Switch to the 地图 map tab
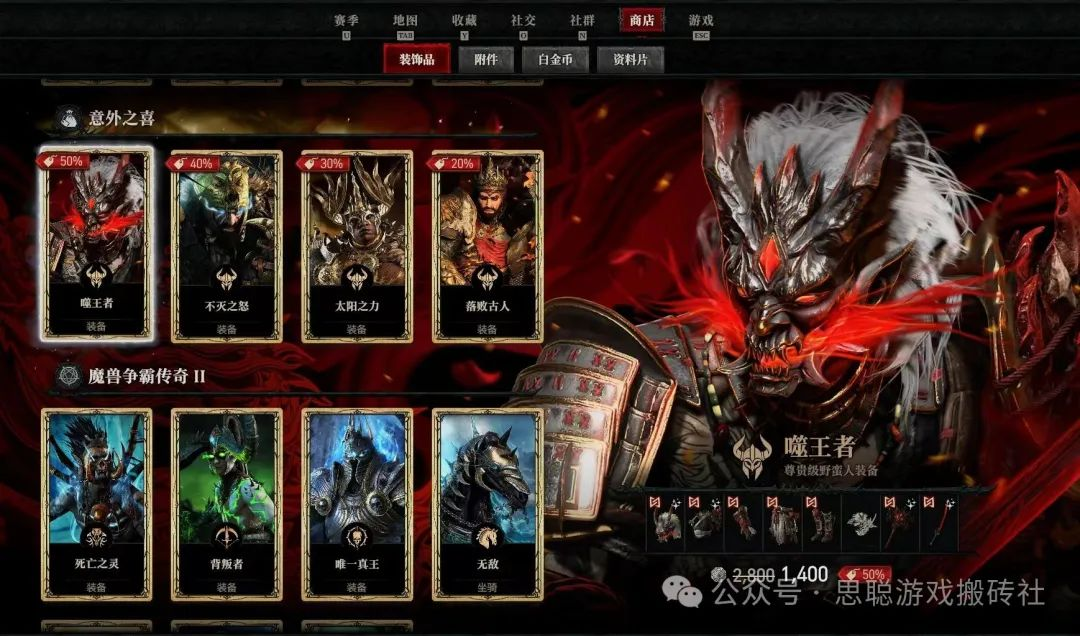This screenshot has height=636, width=1080. tap(405, 20)
